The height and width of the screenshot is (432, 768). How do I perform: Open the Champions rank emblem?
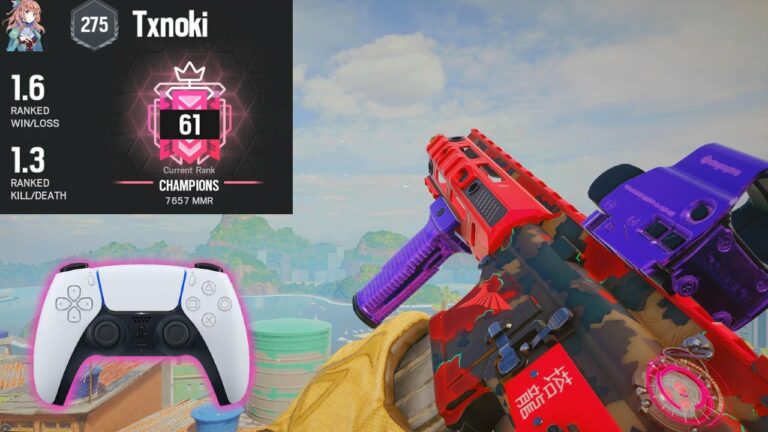(x=188, y=118)
